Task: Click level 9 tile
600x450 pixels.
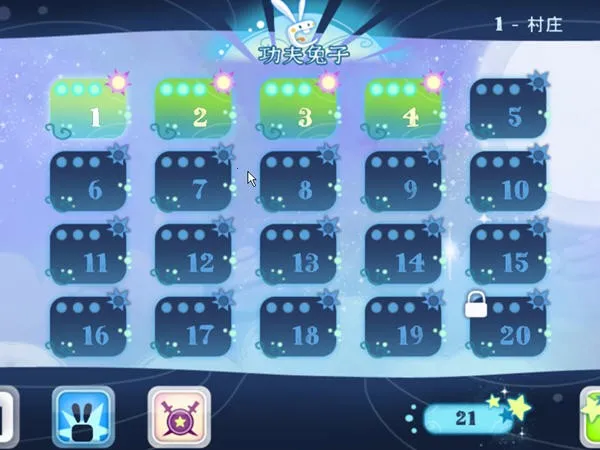Action: coord(404,183)
